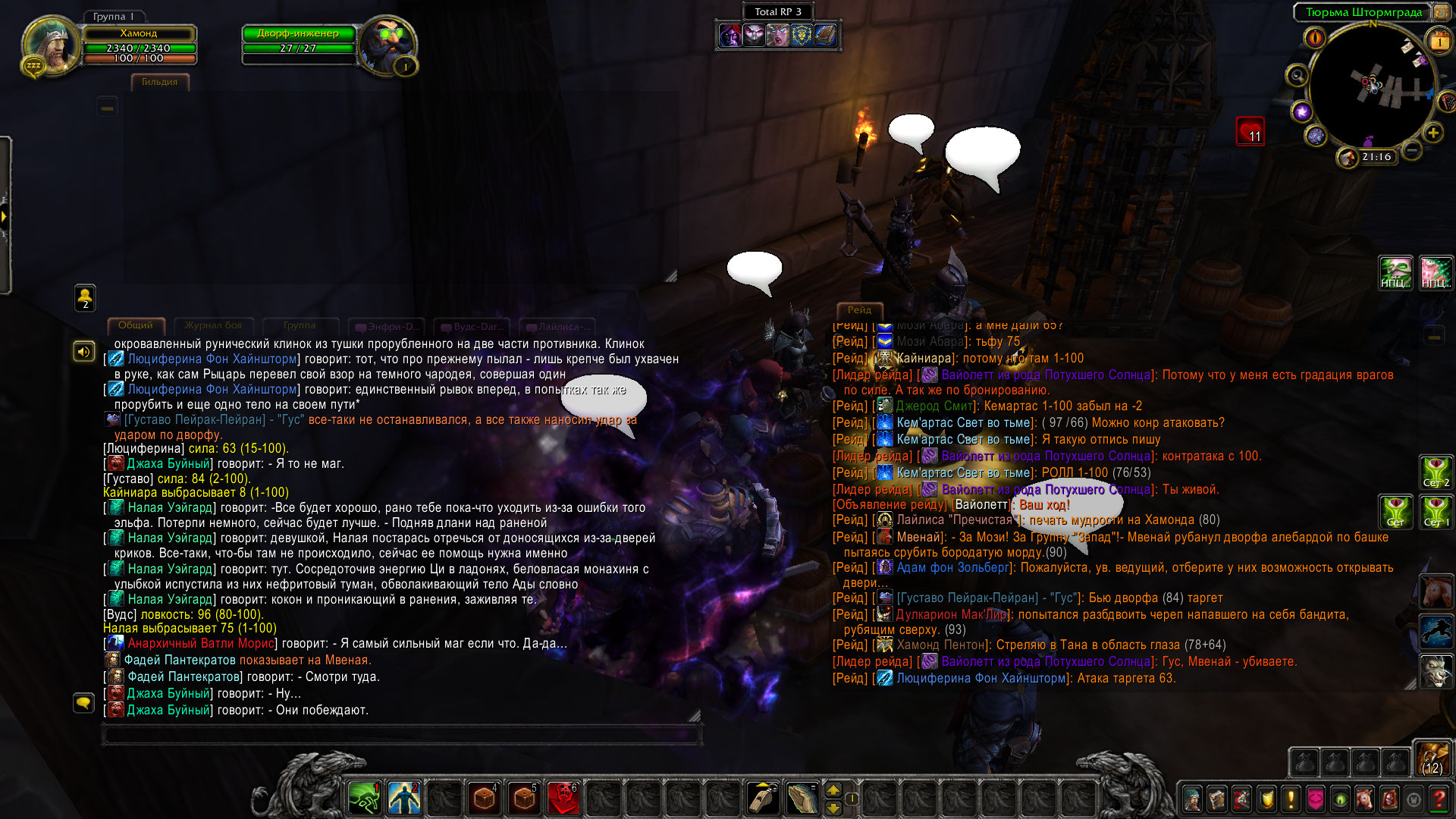Image resolution: width=1456 pixels, height=819 pixels.
Task: Open the calendar button by the minimap
Action: 1438,42
